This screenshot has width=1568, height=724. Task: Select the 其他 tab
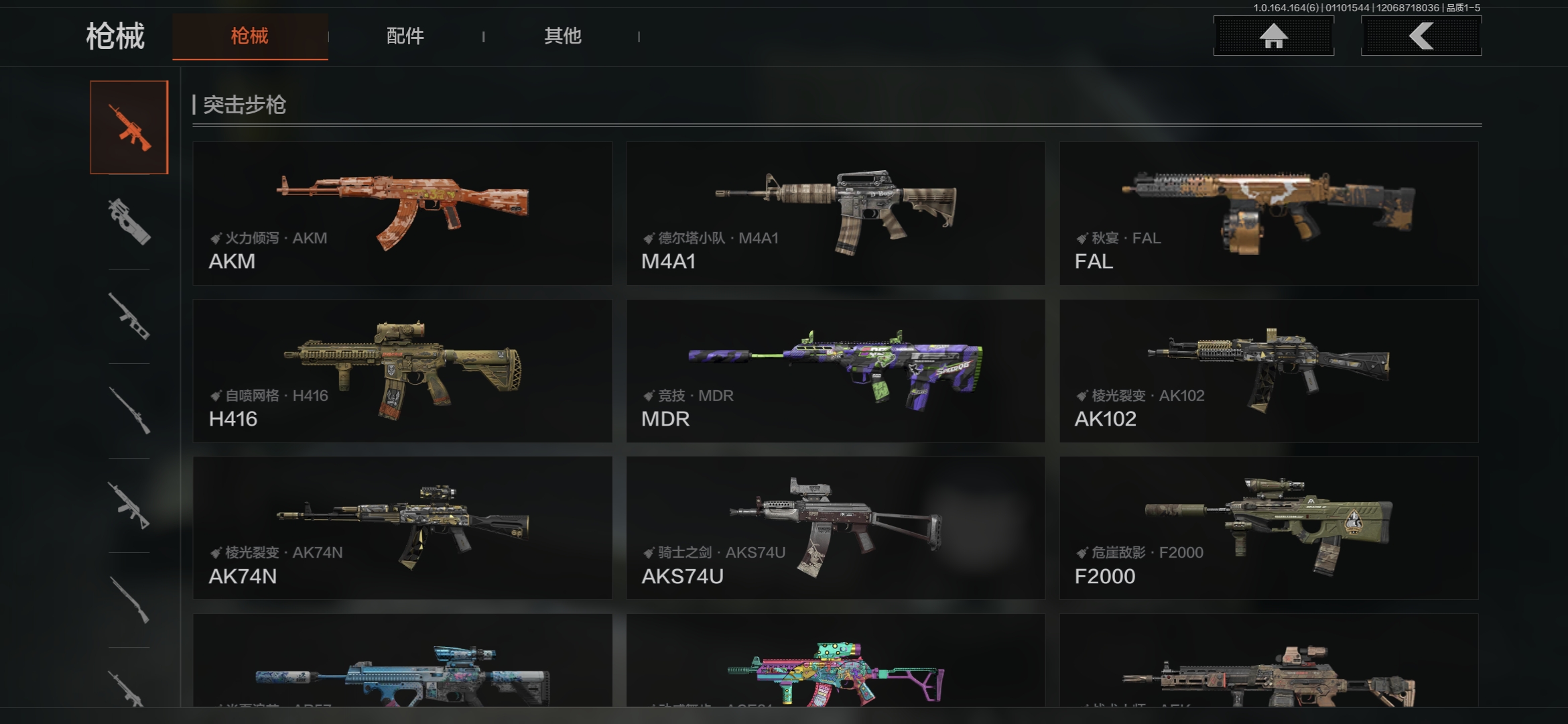tap(562, 36)
